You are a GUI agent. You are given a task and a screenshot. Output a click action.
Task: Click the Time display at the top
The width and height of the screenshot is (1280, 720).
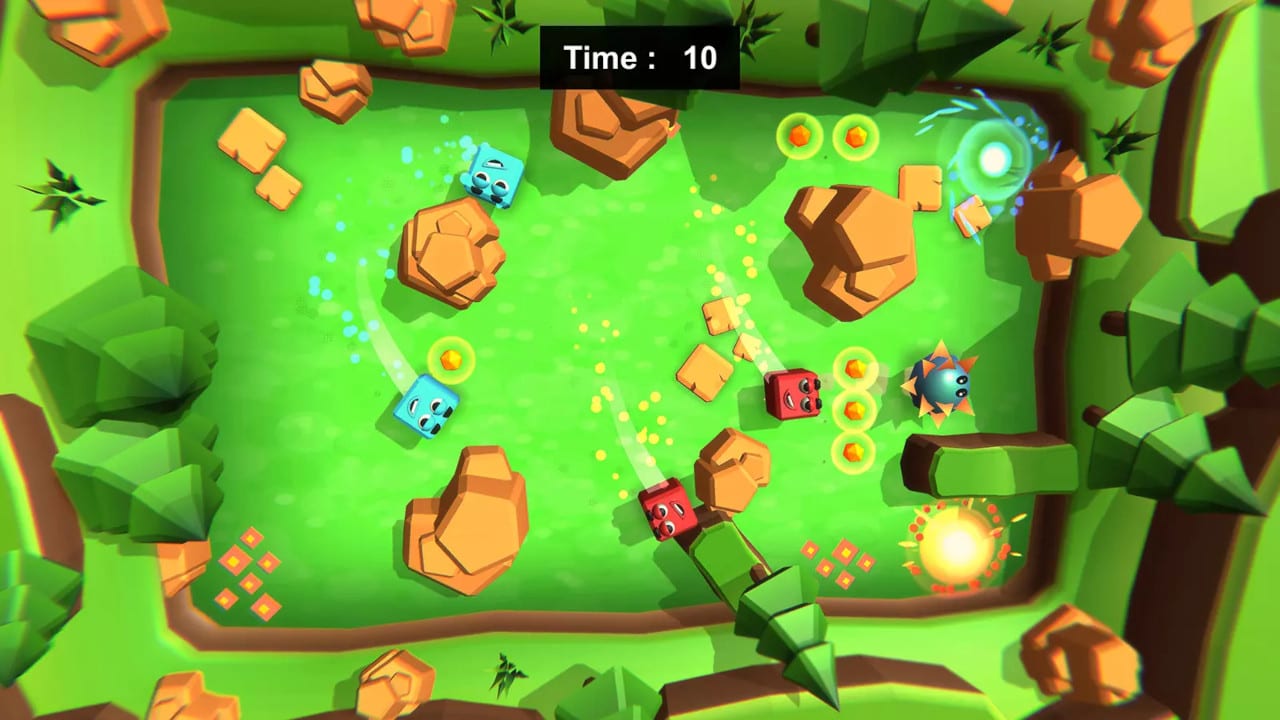point(601,57)
